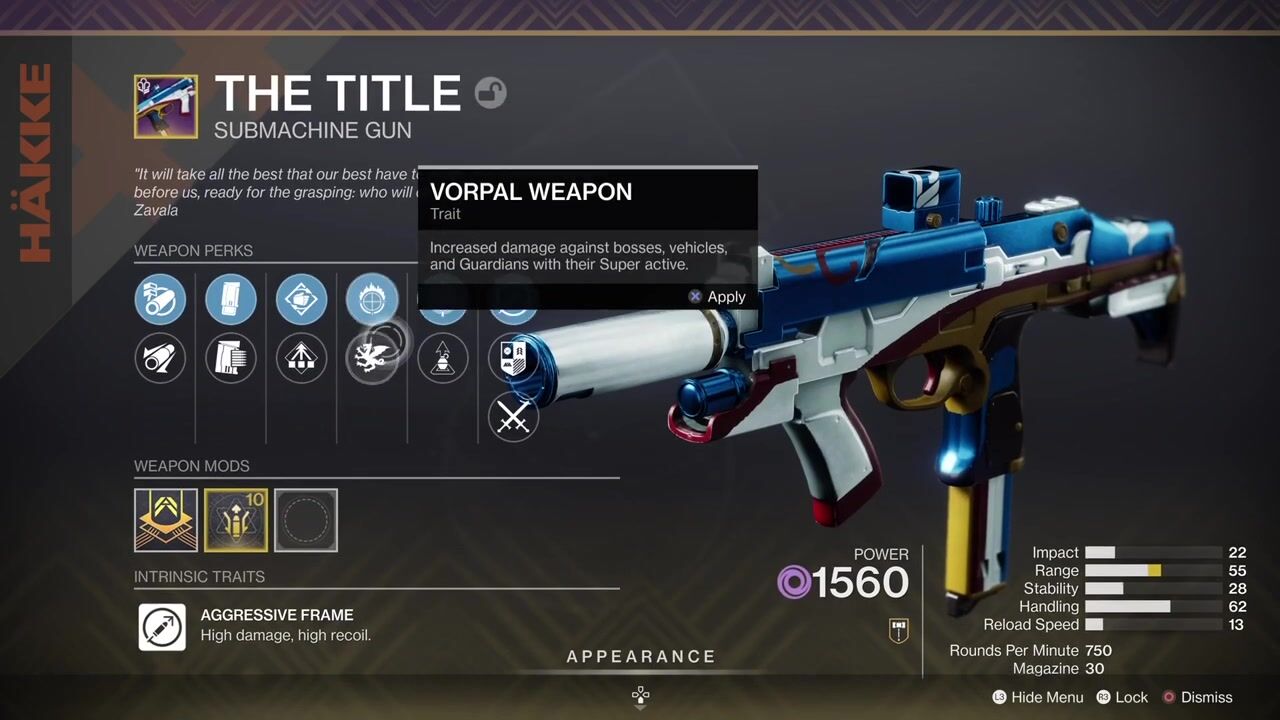Choose the extended magazine perk with stripes

tap(231, 358)
